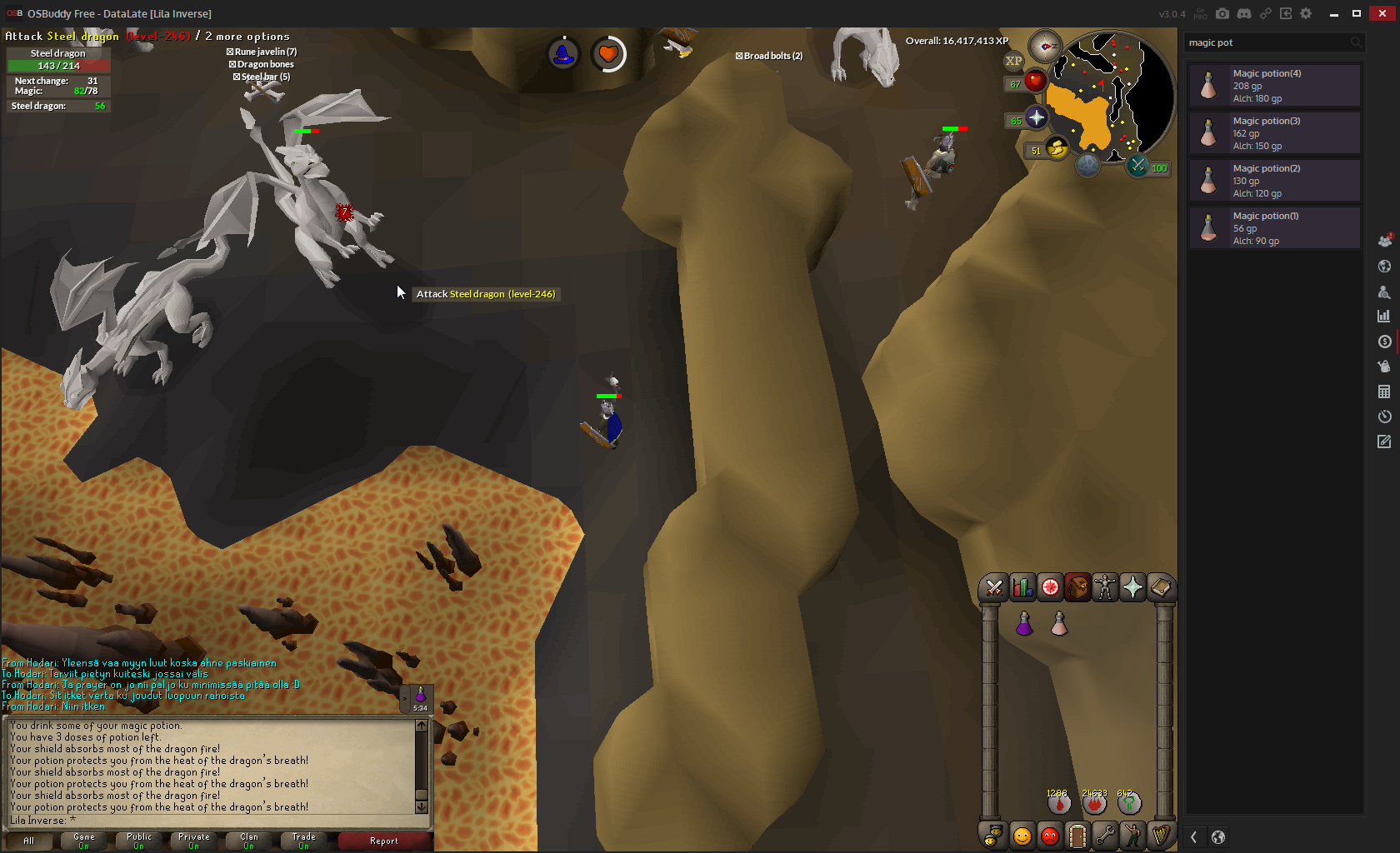
Task: Click the compass to face north
Action: [1044, 47]
